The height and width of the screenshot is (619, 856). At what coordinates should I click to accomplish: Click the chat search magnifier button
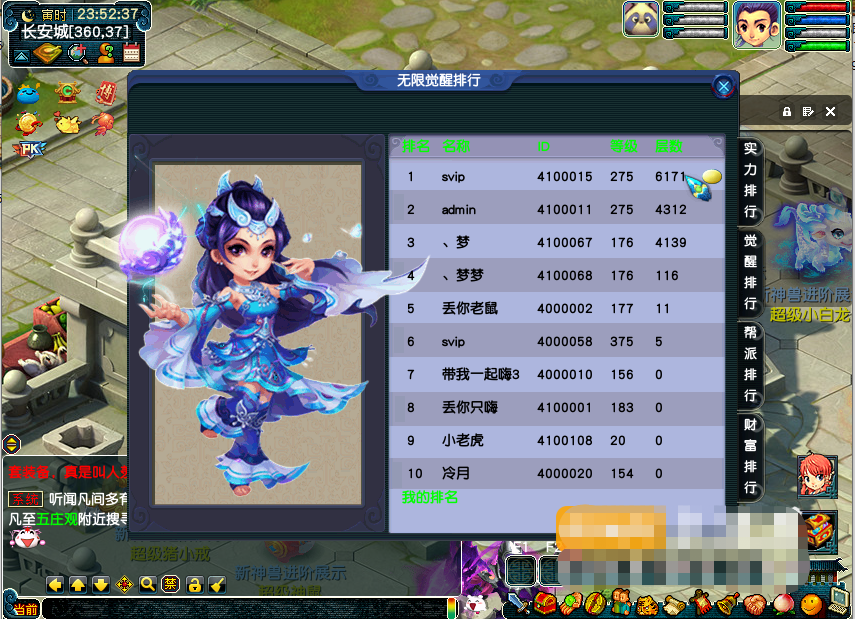coord(148,584)
